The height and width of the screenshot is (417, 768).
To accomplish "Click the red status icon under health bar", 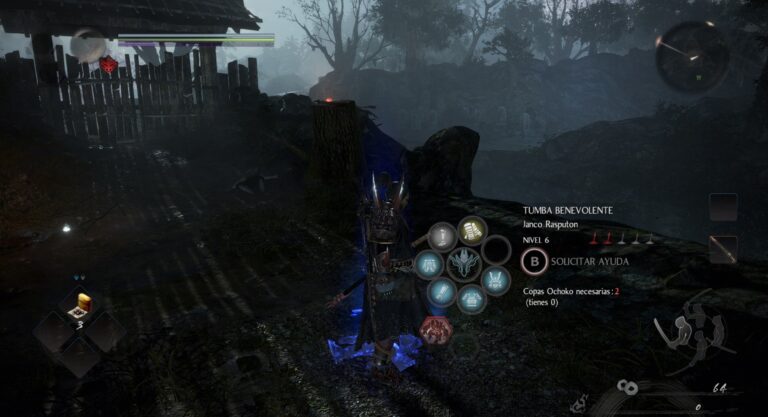I will pos(108,66).
